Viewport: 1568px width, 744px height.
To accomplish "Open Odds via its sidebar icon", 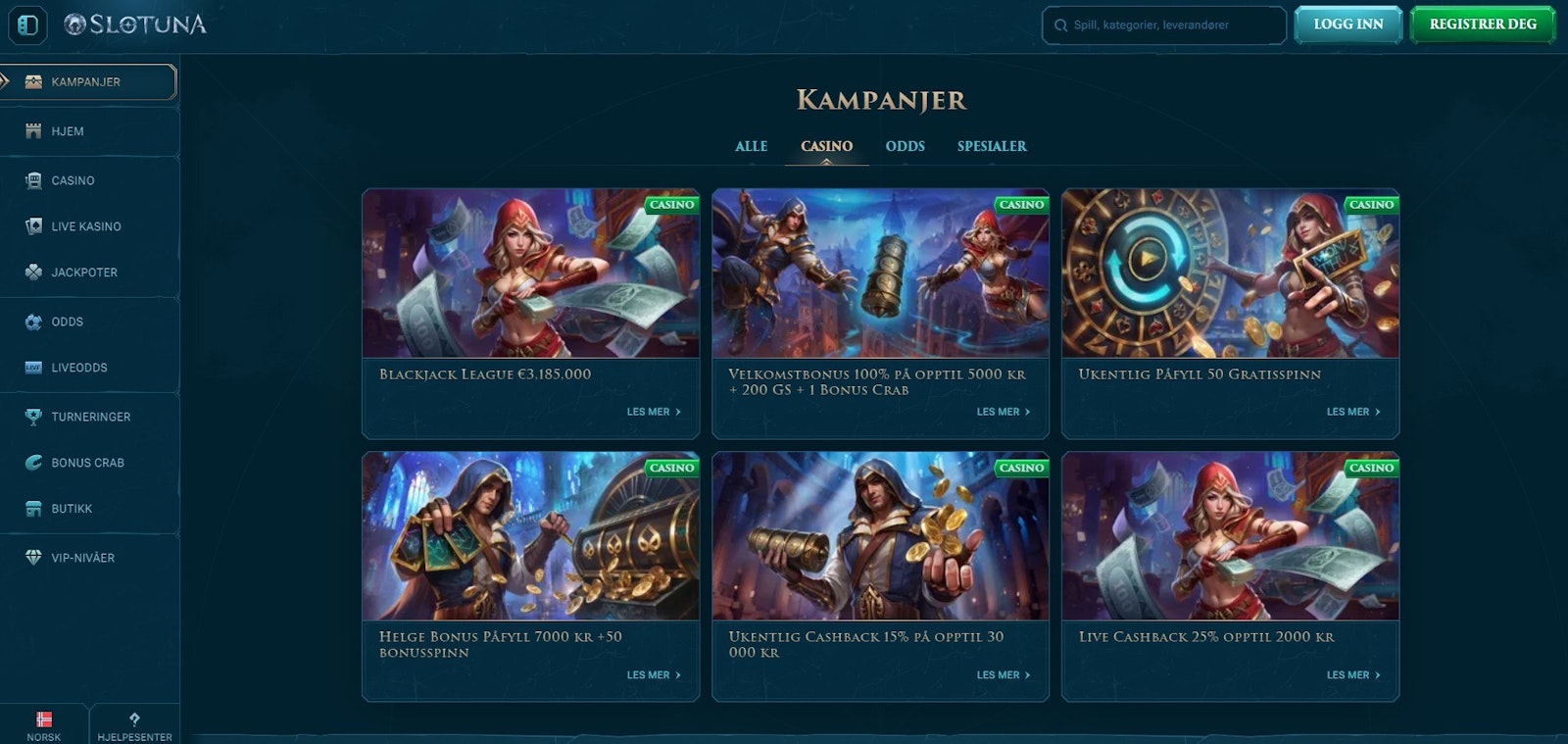I will pos(32,321).
